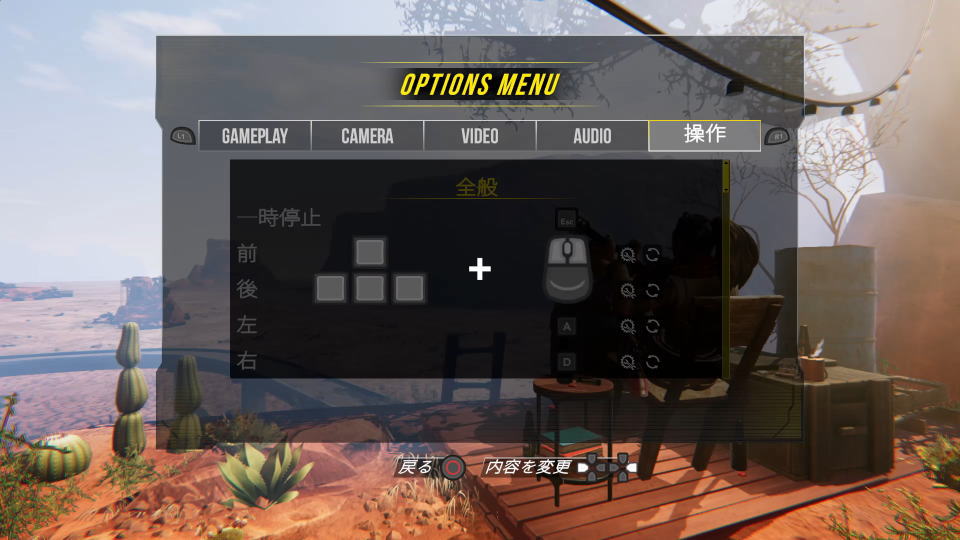This screenshot has width=960, height=540.
Task: Reset the 左 binding with circular arrows icon
Action: (652, 326)
